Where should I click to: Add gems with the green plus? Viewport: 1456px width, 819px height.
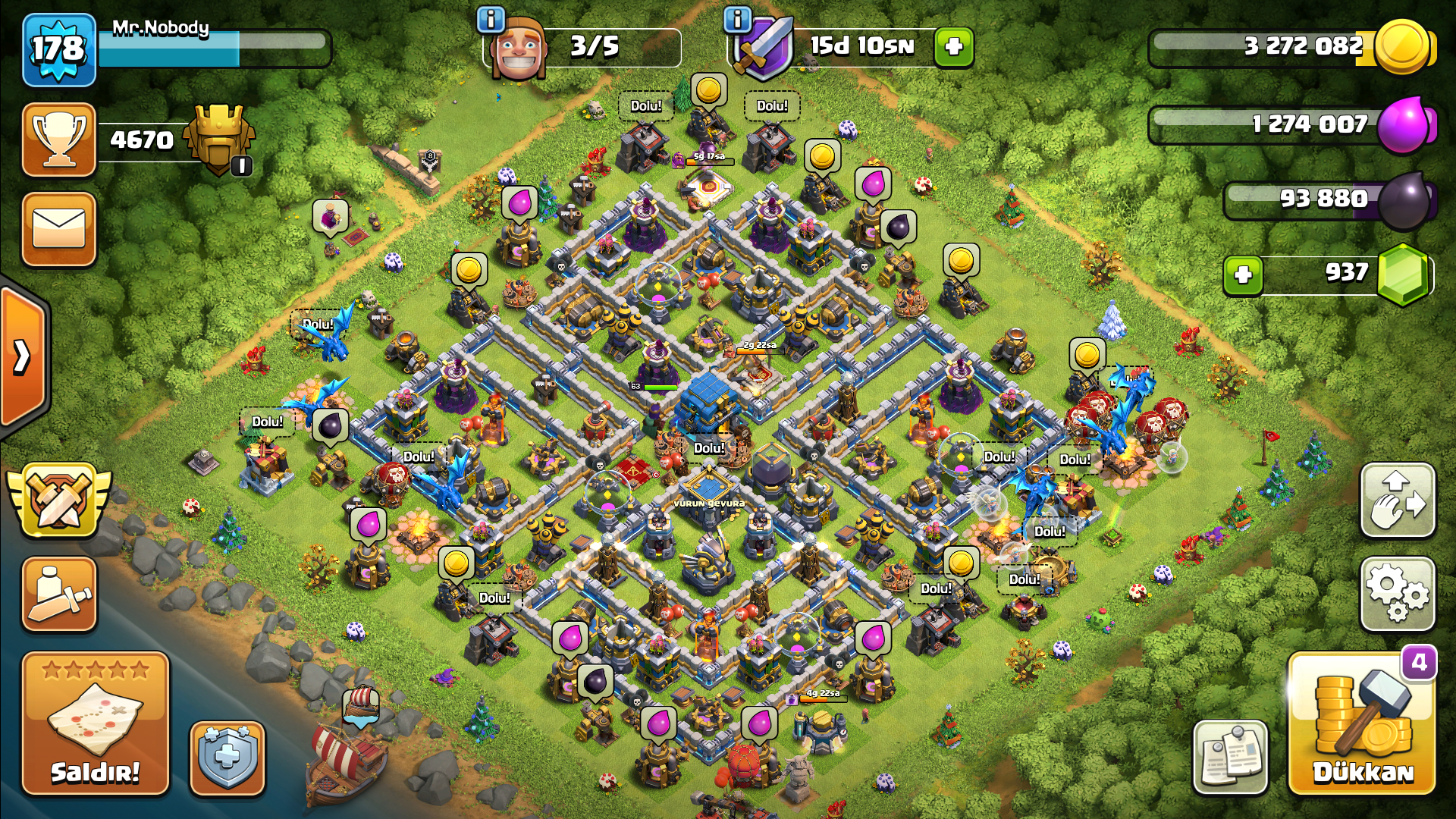(1243, 275)
